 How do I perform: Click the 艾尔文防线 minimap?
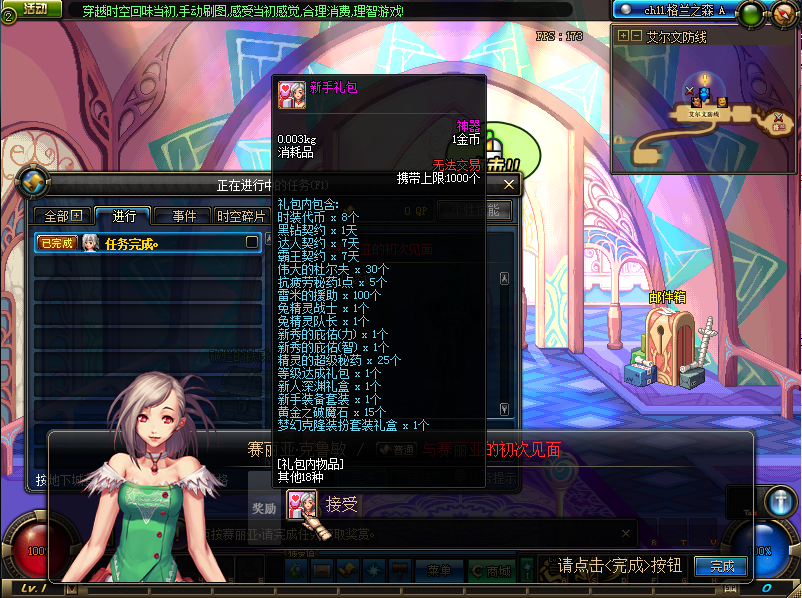(703, 108)
